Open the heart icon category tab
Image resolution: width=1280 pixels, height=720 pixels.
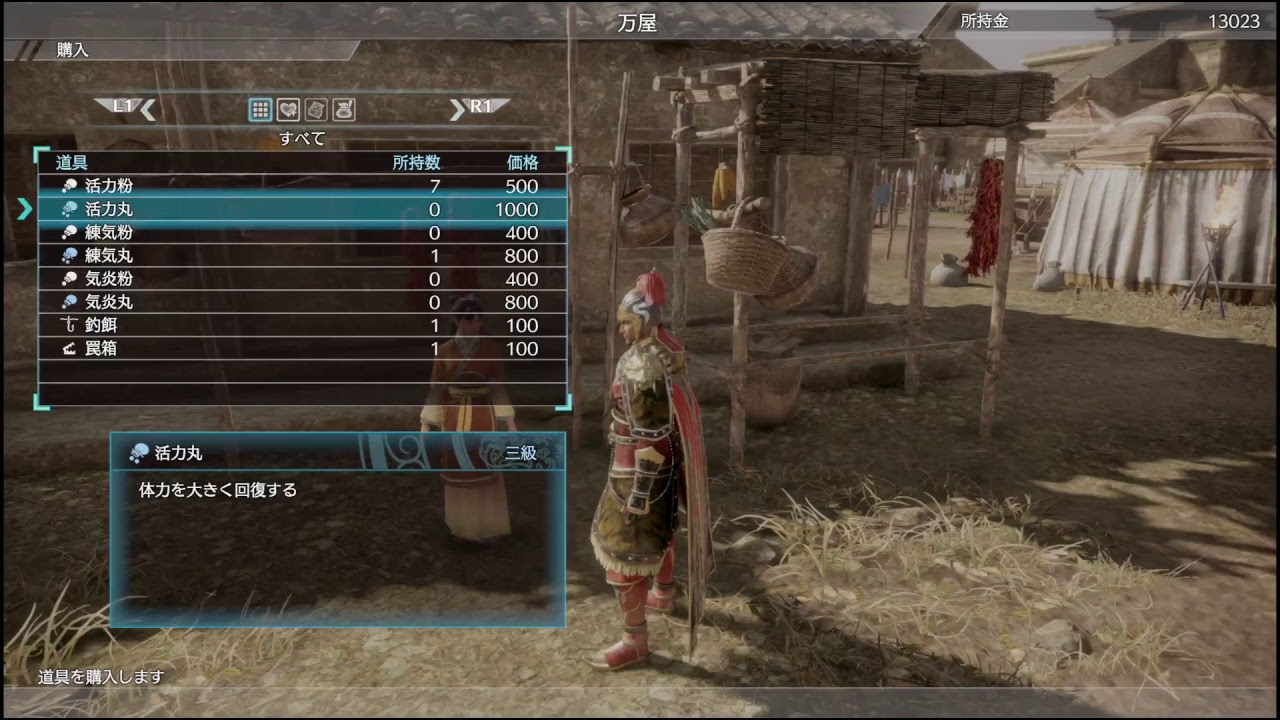[x=288, y=110]
